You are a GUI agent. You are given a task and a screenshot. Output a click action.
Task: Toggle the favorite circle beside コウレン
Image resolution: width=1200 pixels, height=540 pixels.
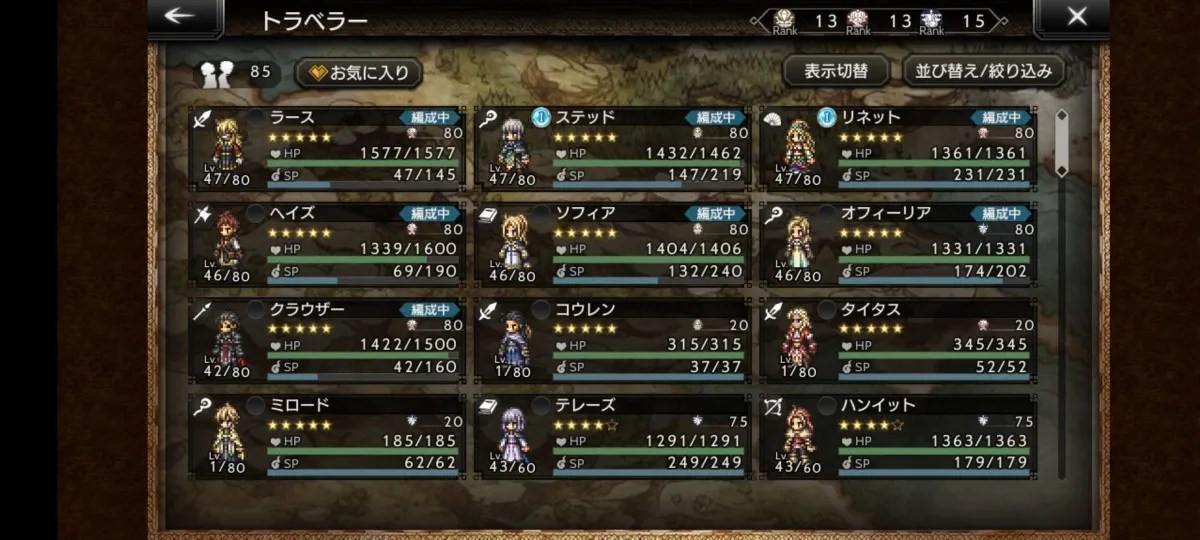pos(541,310)
